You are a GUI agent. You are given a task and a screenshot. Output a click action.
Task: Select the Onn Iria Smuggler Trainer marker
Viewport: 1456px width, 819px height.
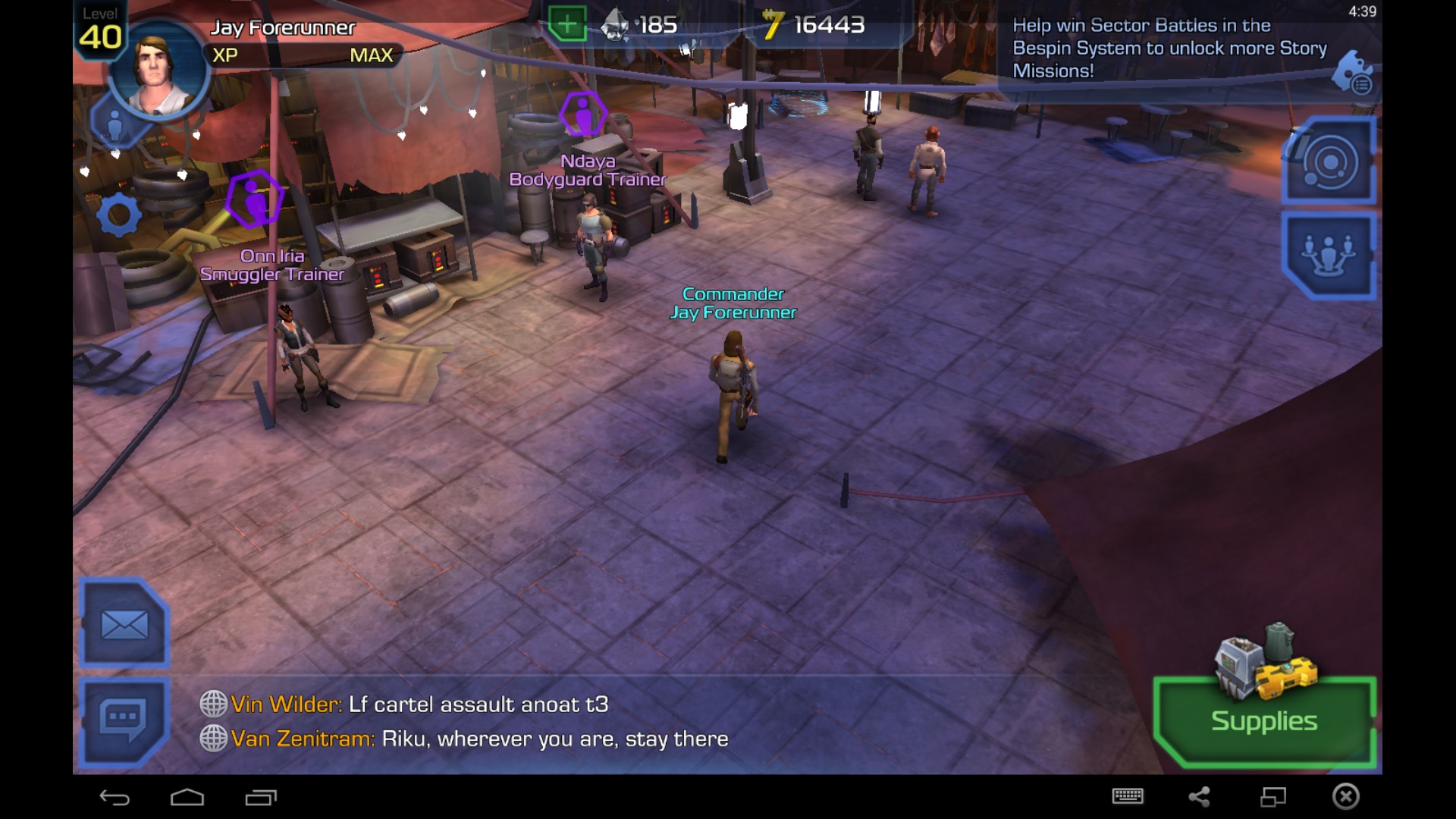pyautogui.click(x=254, y=199)
